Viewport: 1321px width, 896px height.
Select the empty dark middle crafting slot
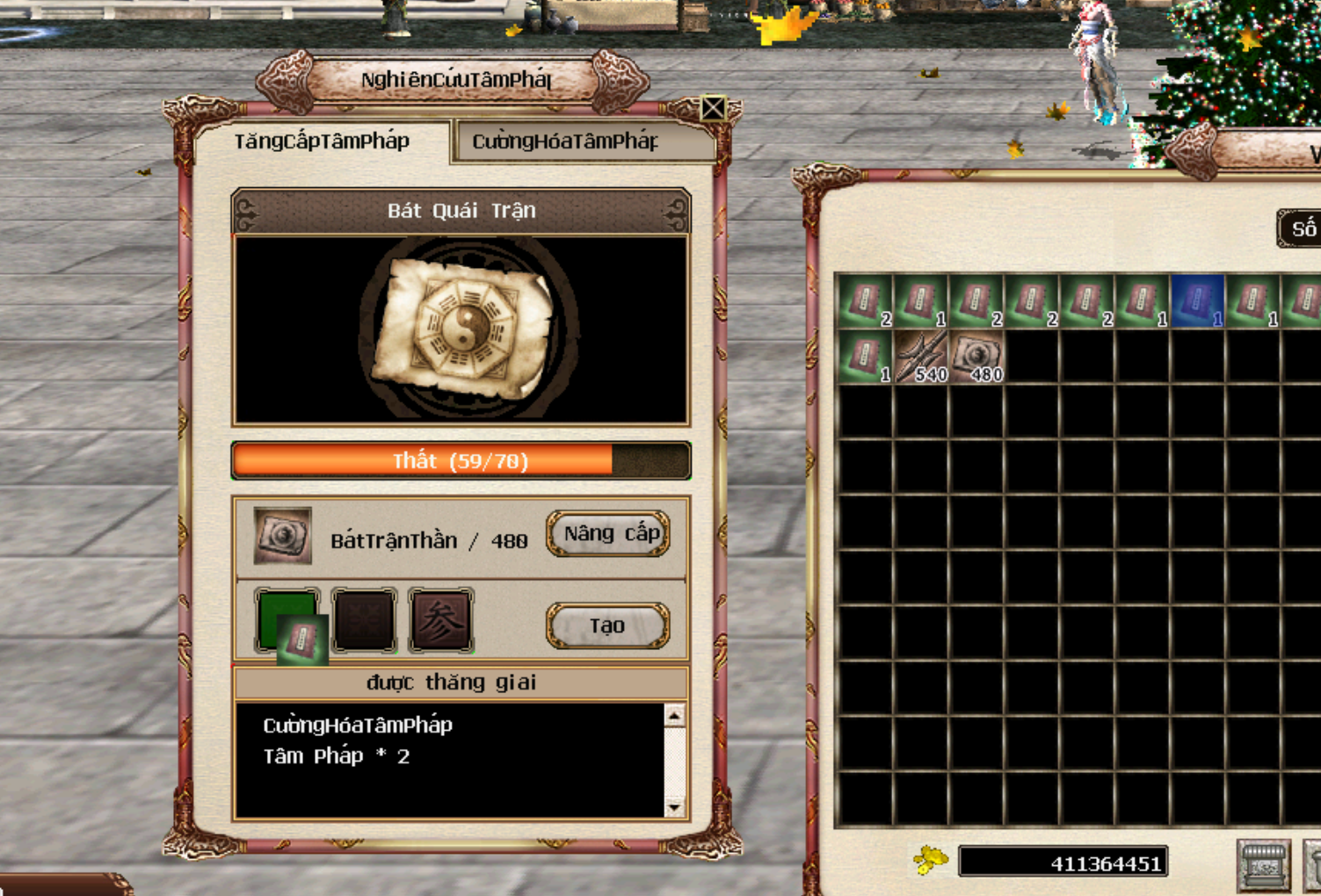tap(364, 621)
